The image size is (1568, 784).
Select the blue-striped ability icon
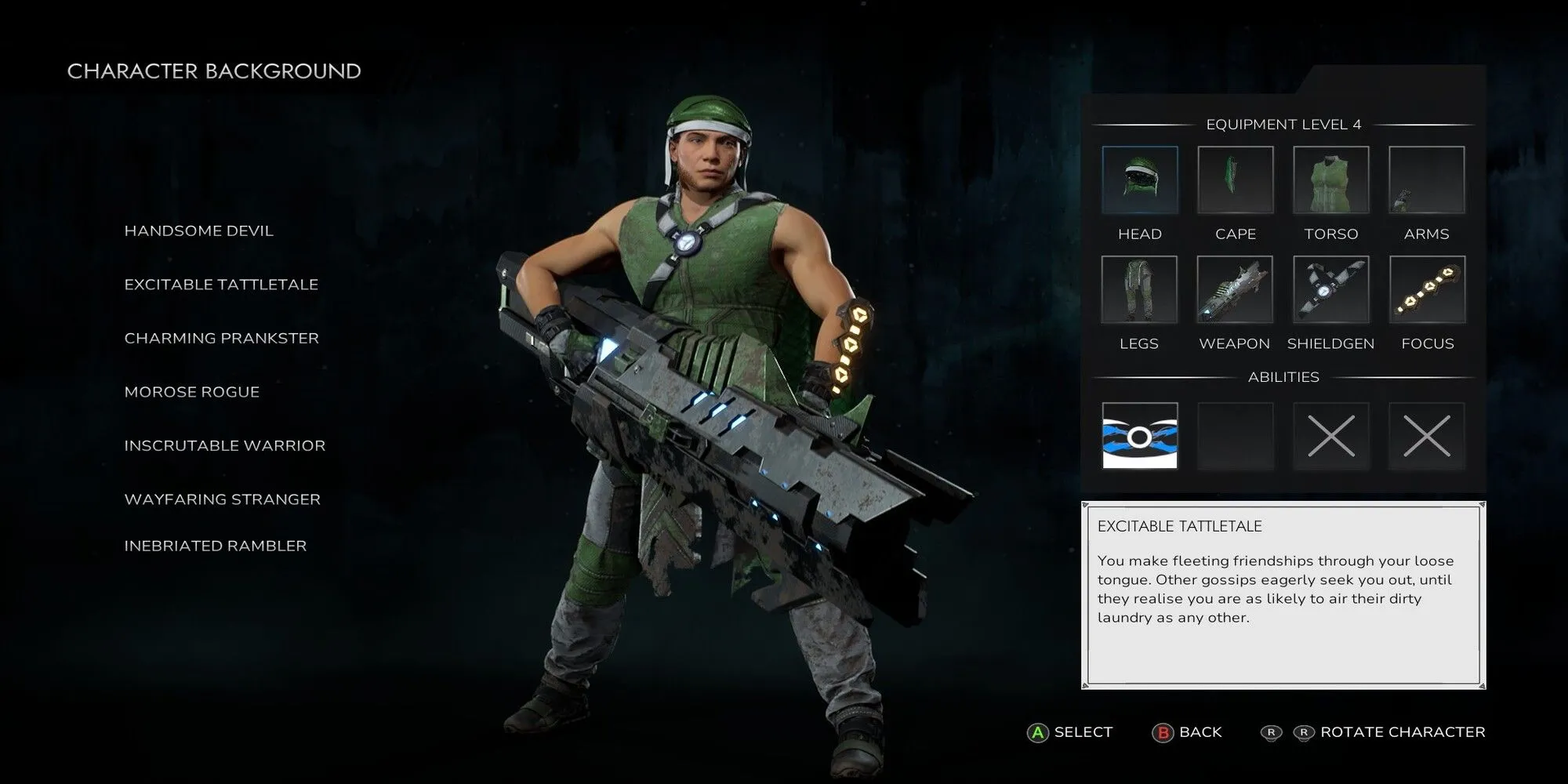[x=1139, y=435]
